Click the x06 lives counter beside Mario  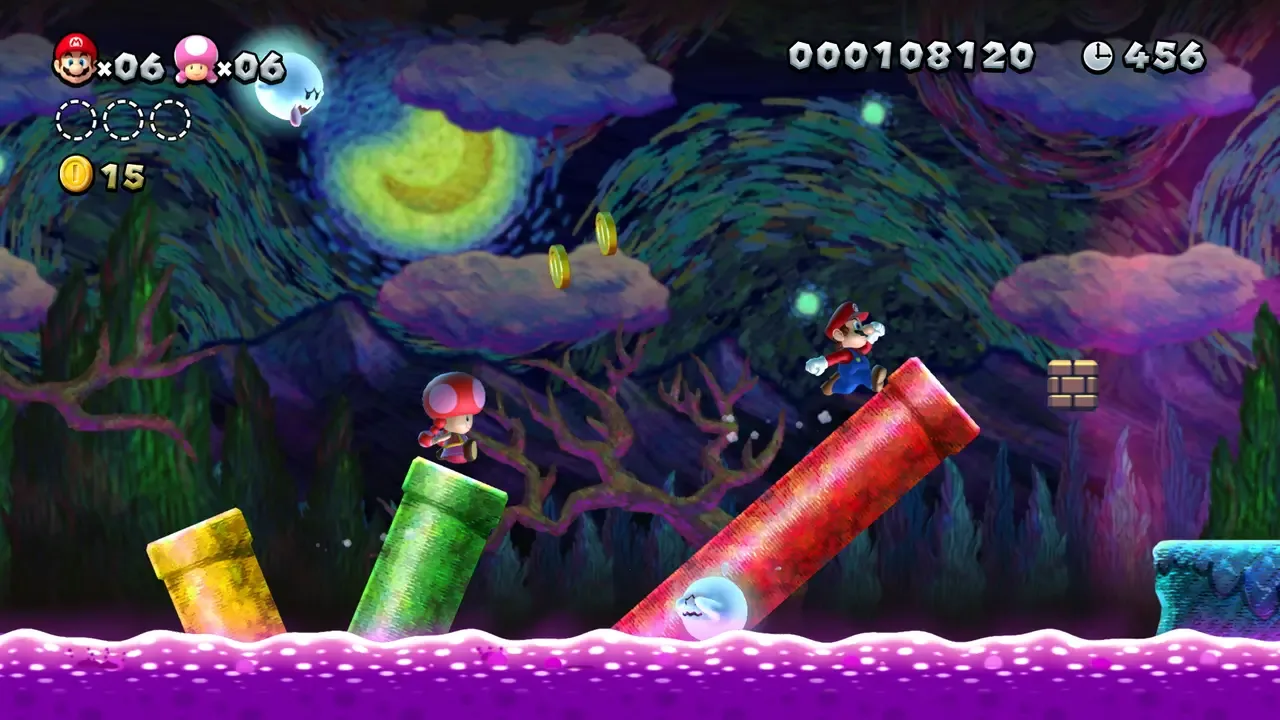pos(130,62)
